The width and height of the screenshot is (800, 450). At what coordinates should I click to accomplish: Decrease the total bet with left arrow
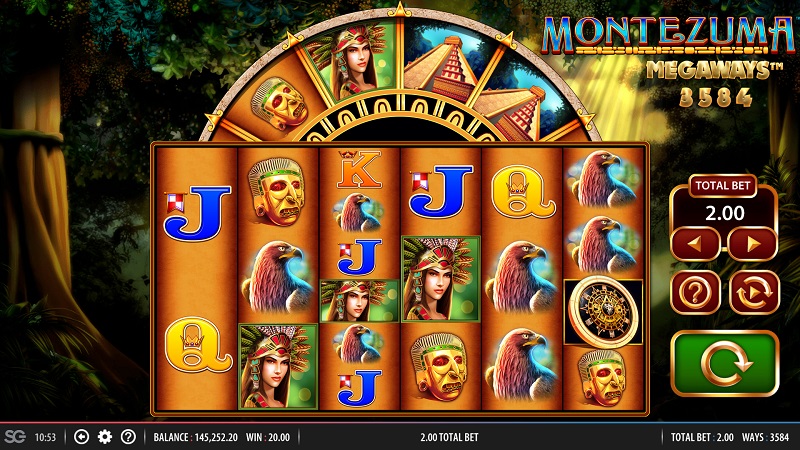(x=698, y=243)
